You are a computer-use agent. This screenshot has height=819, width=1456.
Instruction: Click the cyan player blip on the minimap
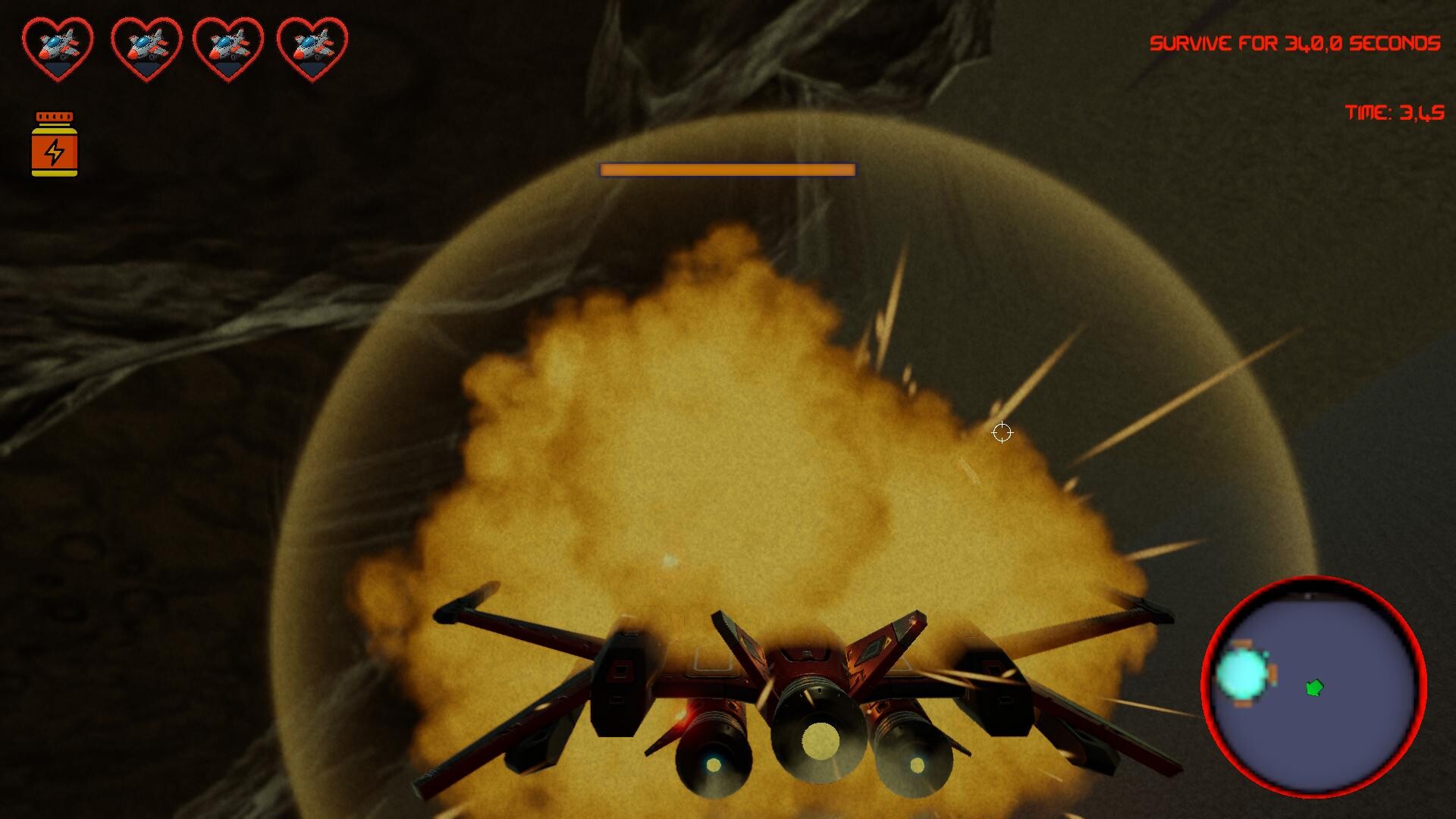pyautogui.click(x=1241, y=674)
